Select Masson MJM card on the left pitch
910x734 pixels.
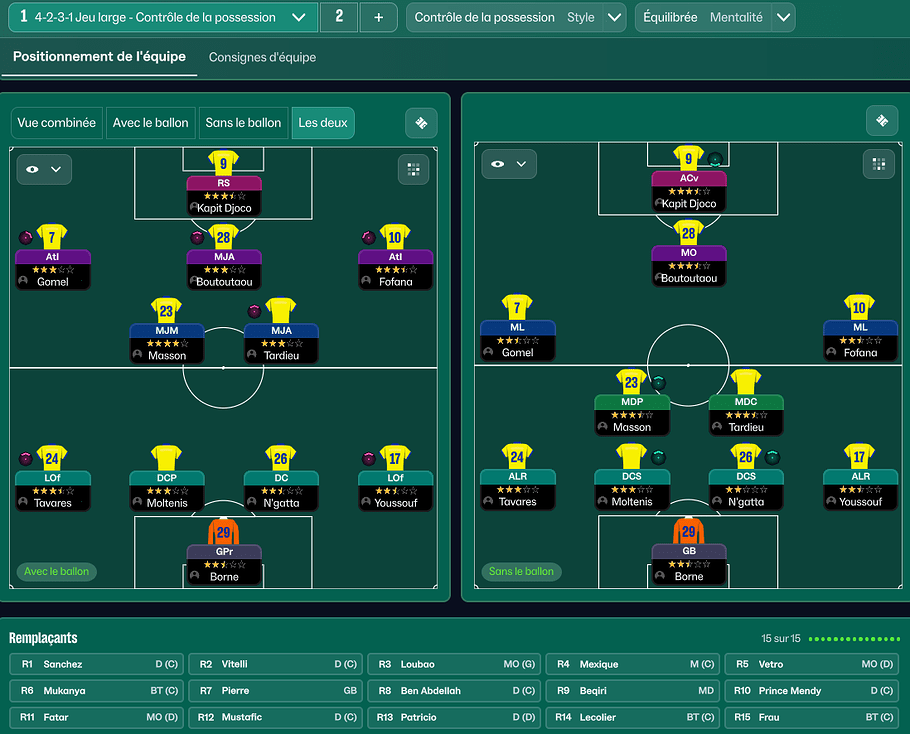tap(166, 342)
